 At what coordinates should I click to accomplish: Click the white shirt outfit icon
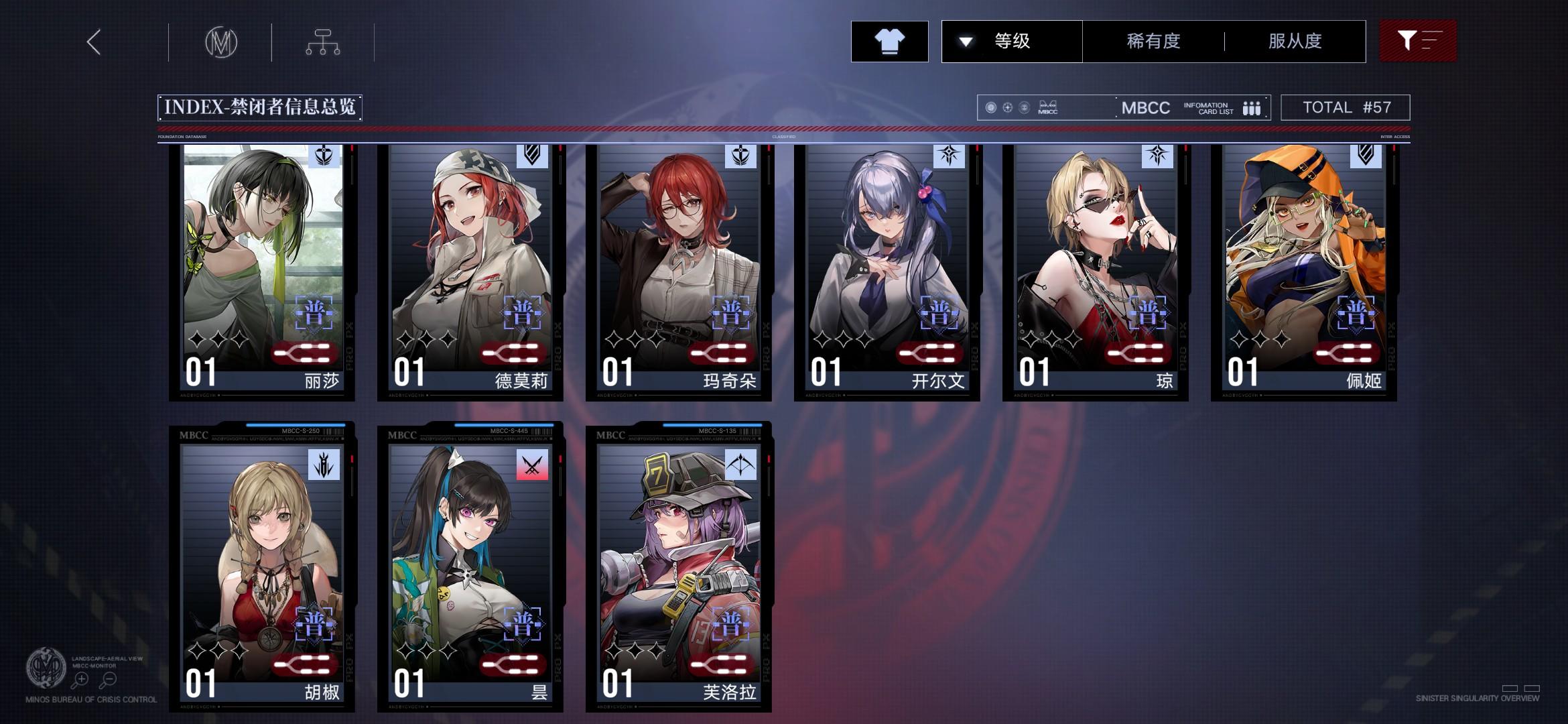tap(889, 42)
